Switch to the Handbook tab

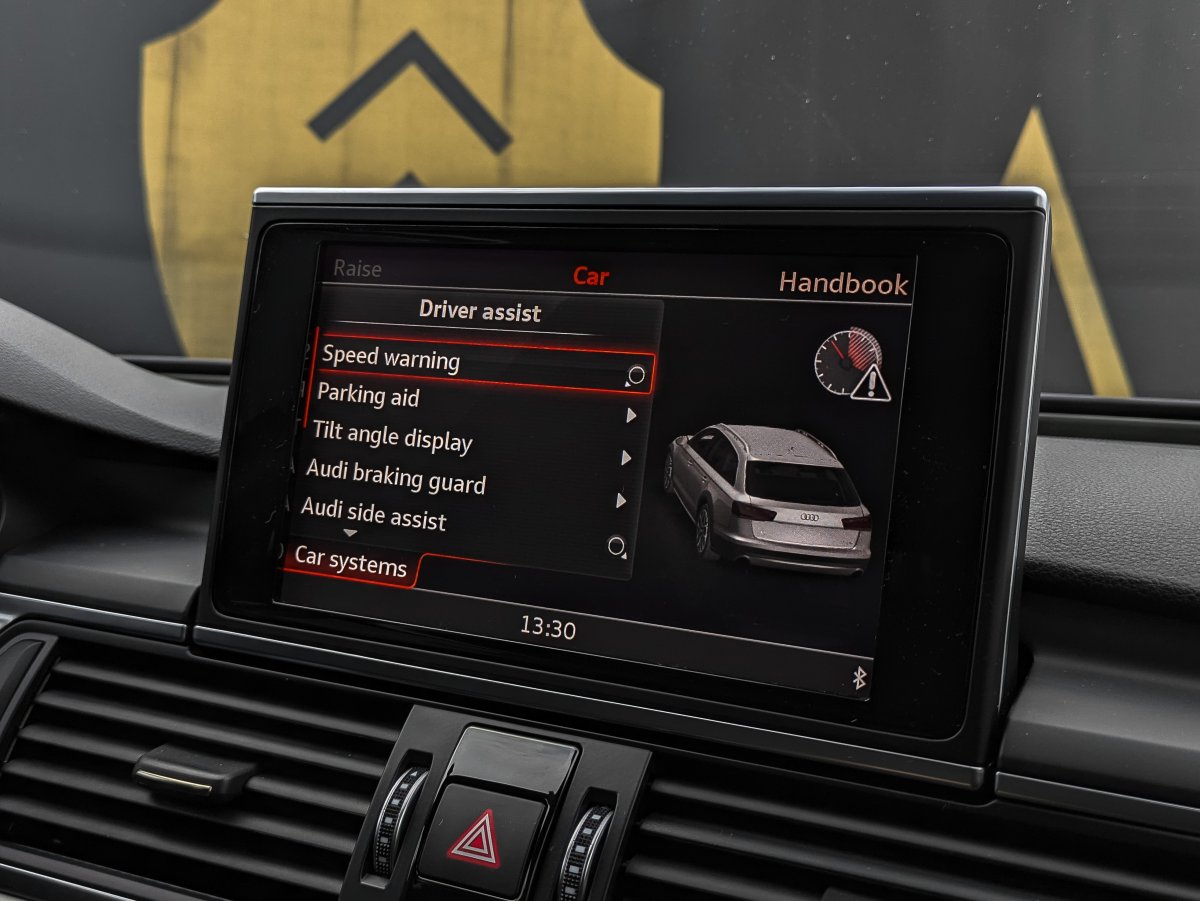coord(843,284)
